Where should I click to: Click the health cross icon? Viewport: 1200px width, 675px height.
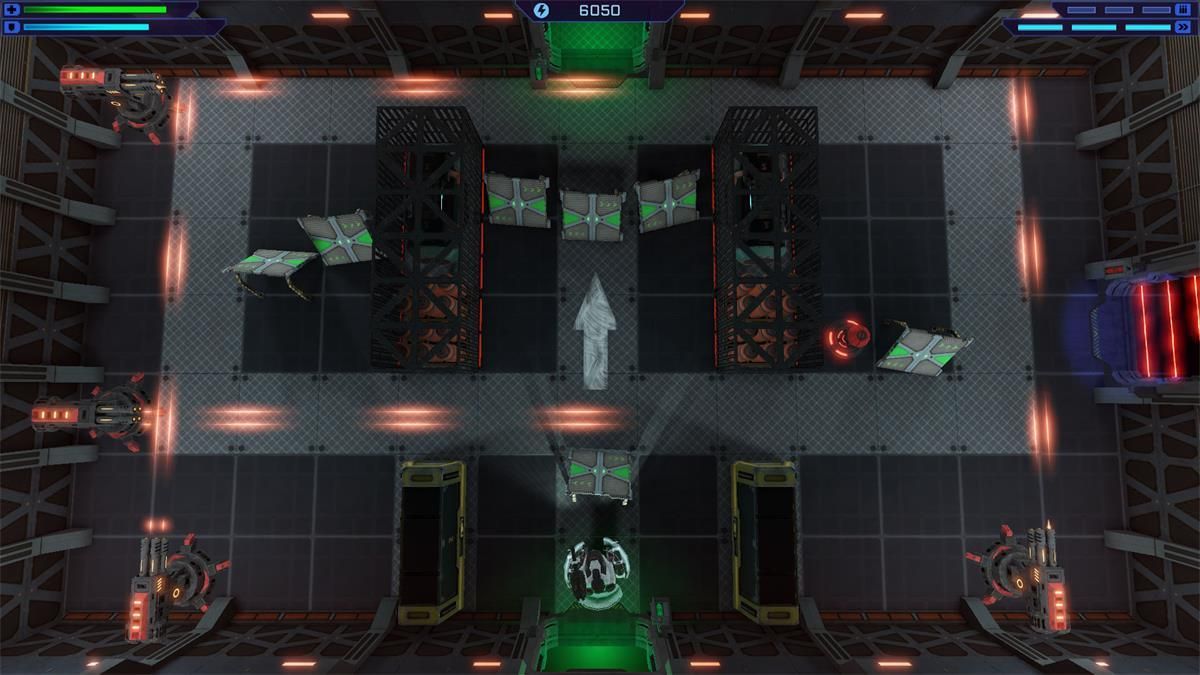12,10
